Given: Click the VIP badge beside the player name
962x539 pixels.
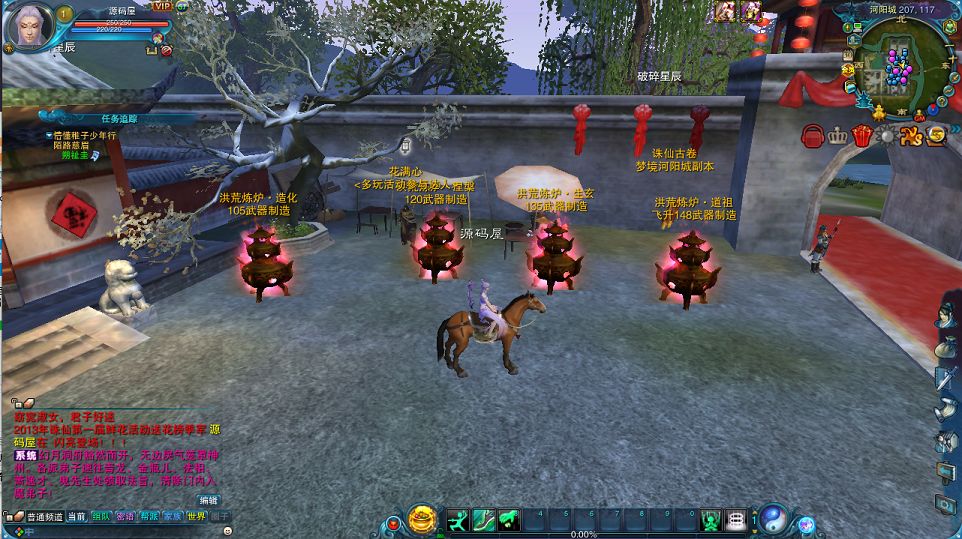Looking at the screenshot, I should tap(161, 8).
